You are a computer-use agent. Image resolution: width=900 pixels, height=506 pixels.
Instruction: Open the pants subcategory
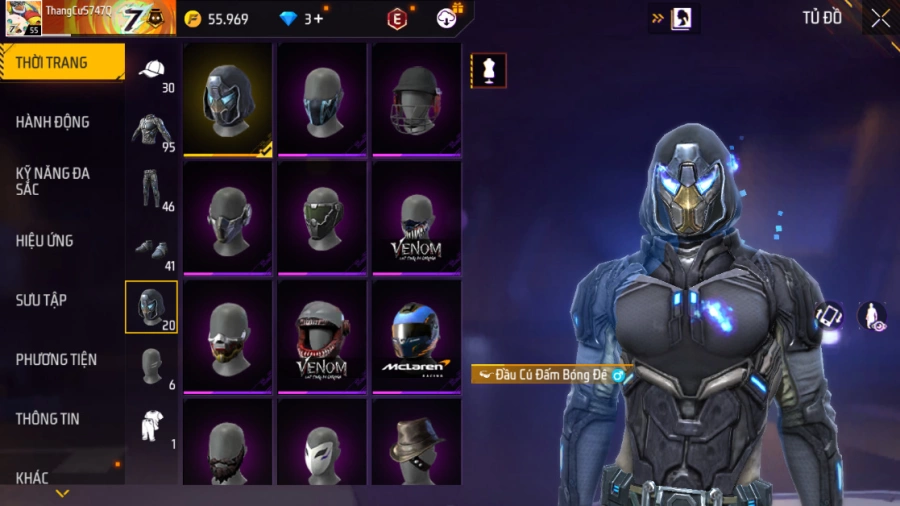[152, 190]
